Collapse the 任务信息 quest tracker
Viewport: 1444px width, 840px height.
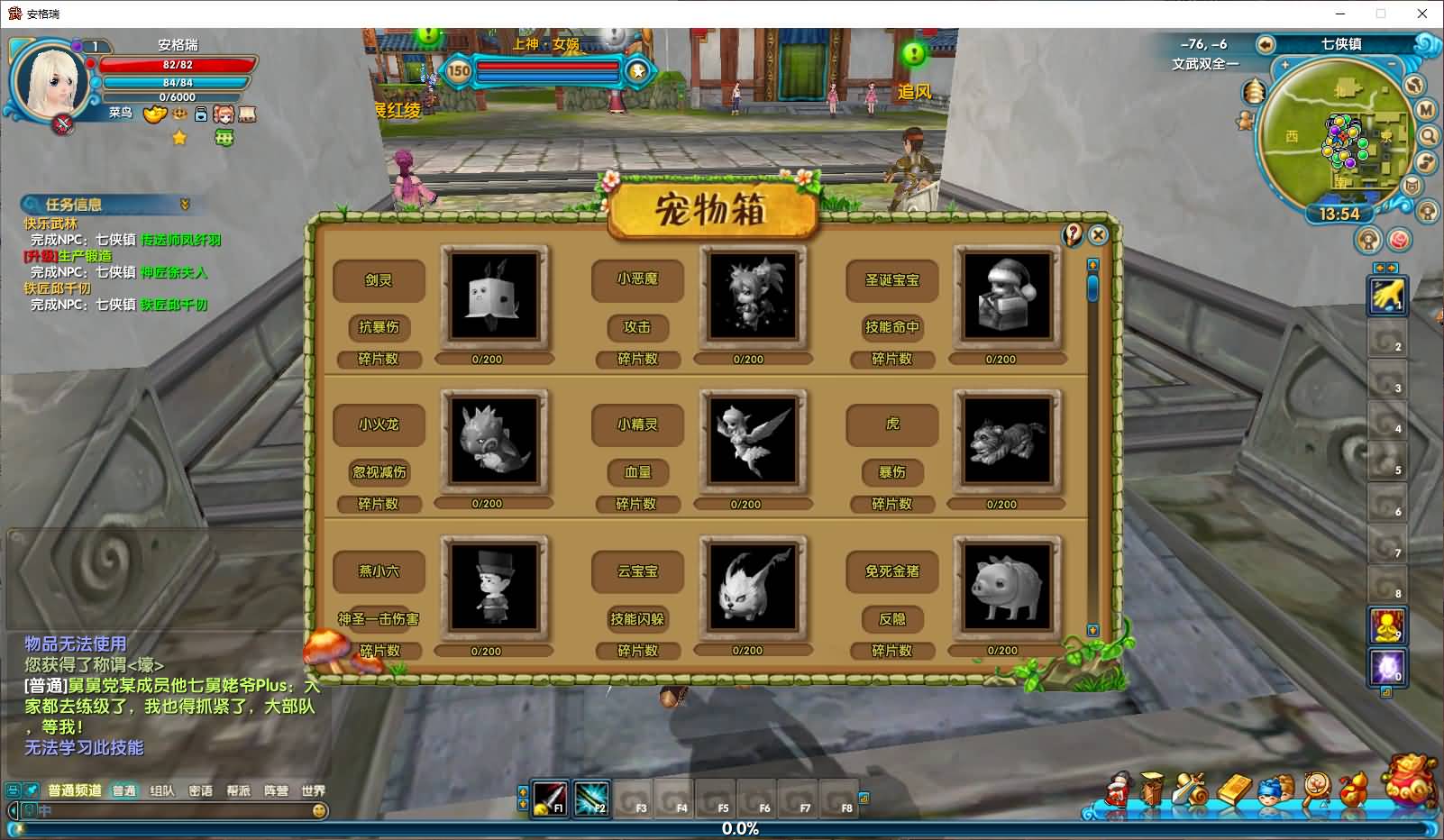click(x=185, y=205)
